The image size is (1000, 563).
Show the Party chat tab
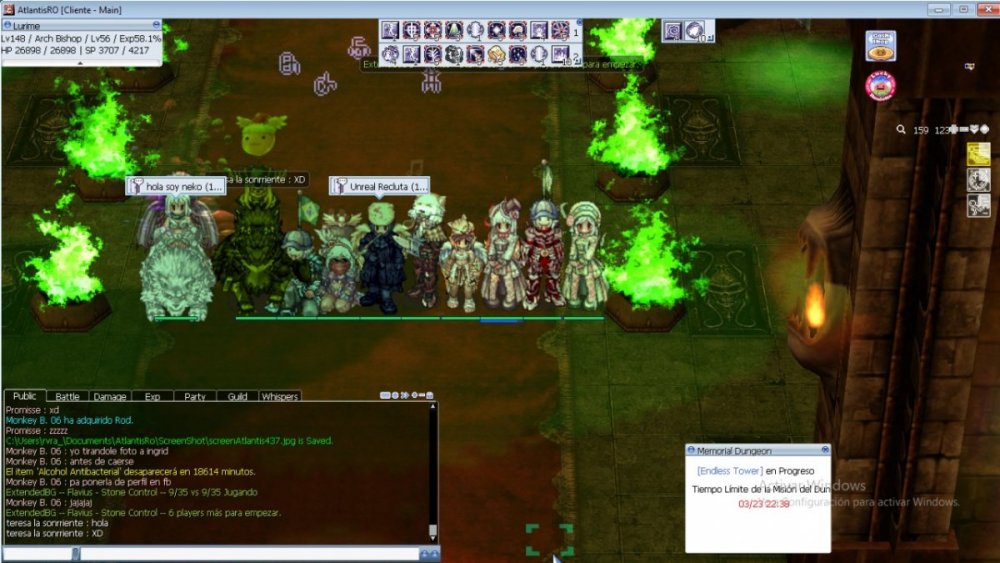tap(194, 397)
